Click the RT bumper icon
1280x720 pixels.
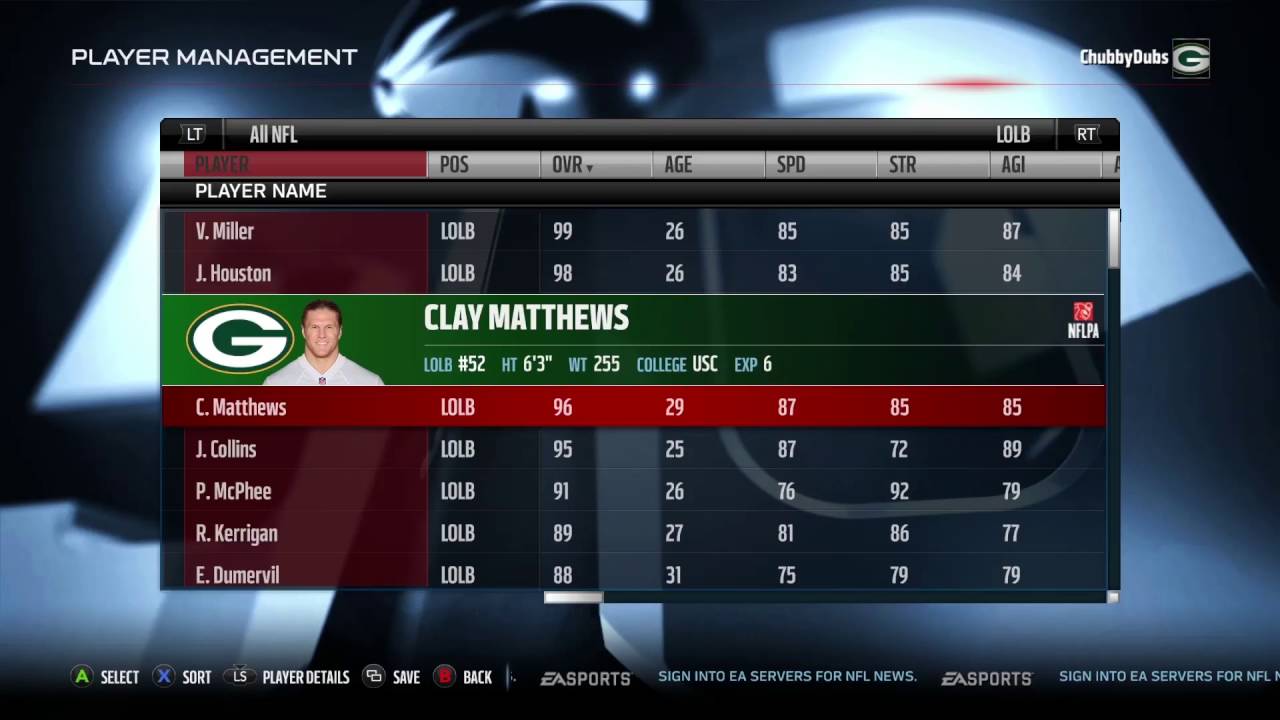(1086, 134)
